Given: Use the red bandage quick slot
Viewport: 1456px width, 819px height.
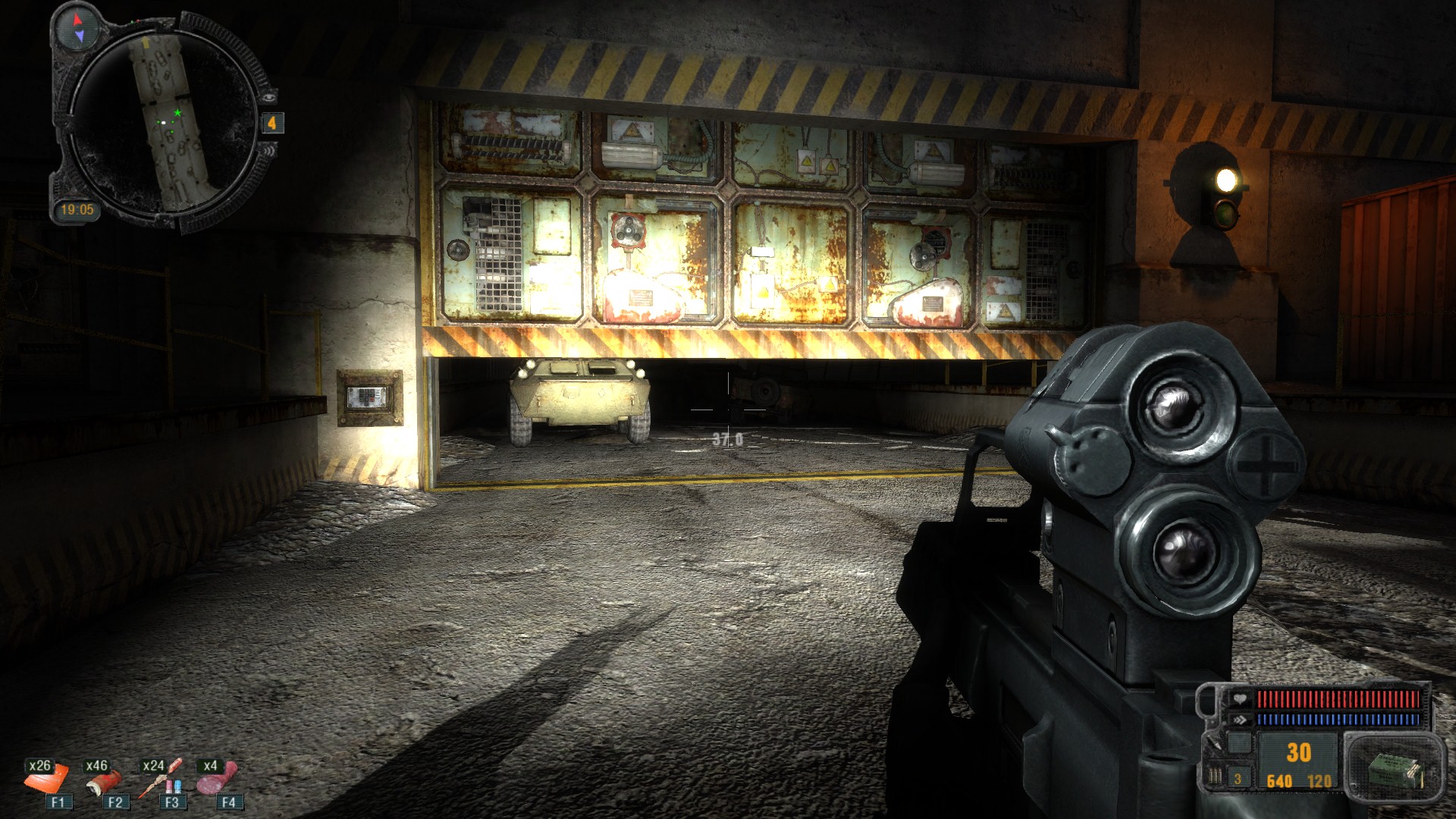Looking at the screenshot, I should 103,778.
